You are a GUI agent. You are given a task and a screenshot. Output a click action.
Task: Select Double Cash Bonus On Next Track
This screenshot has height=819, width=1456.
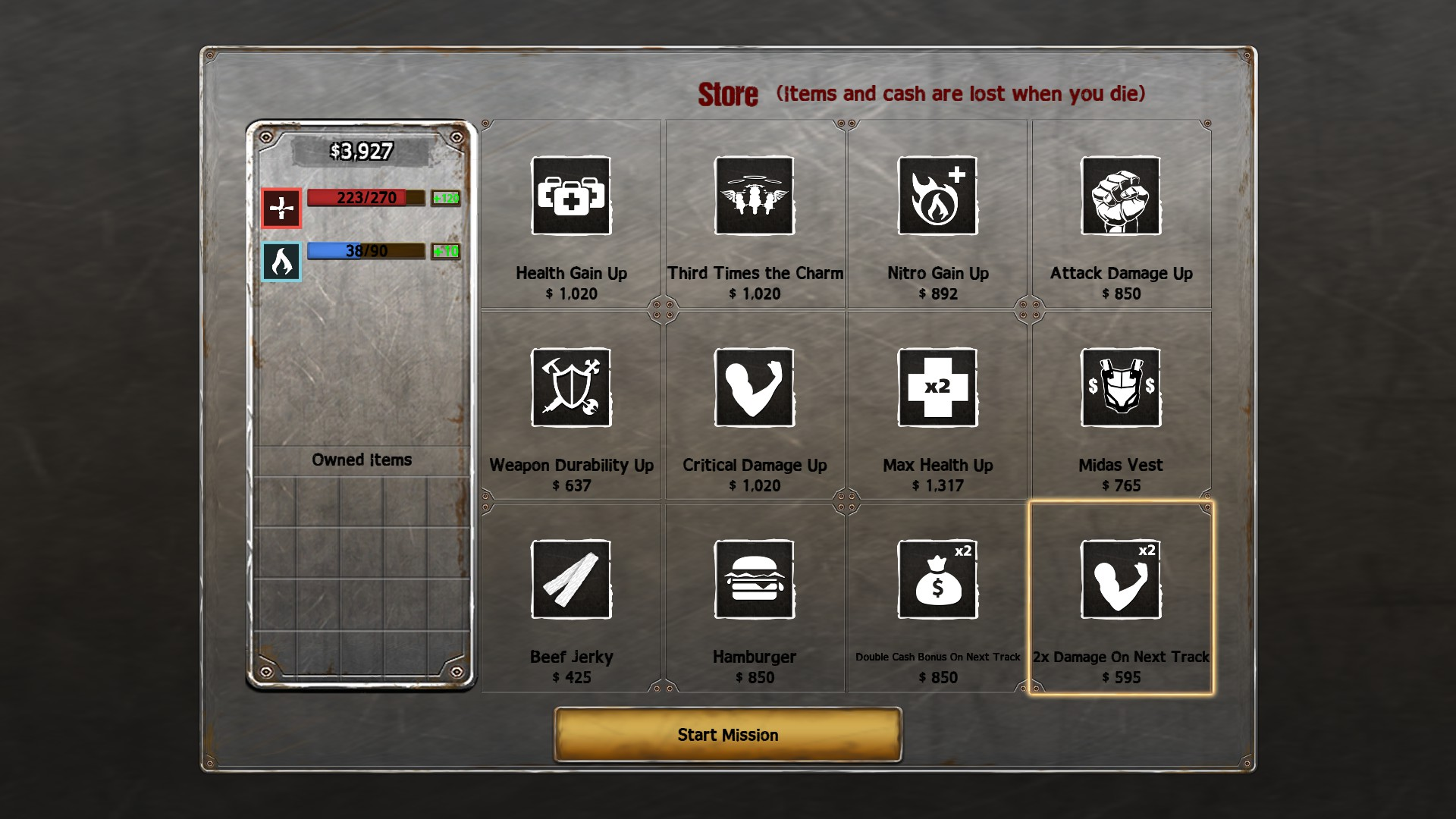937,579
